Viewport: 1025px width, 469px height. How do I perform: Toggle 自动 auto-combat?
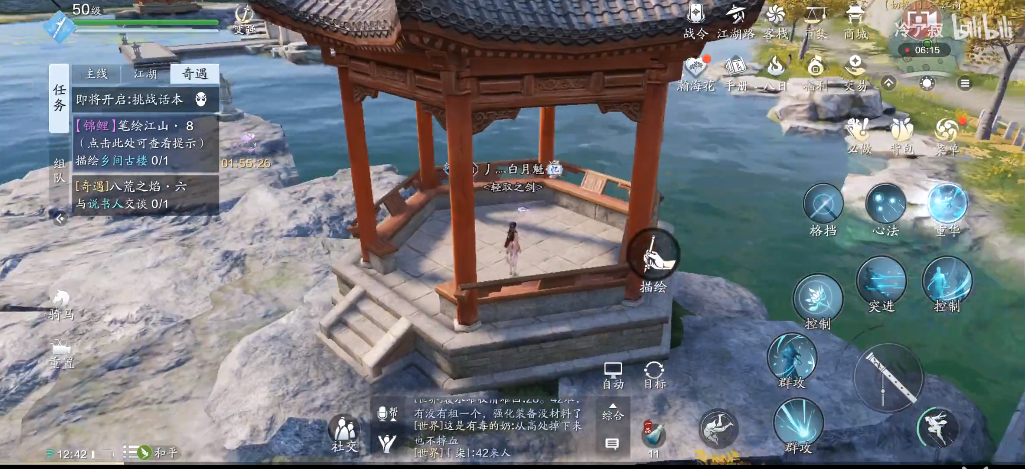(x=613, y=375)
